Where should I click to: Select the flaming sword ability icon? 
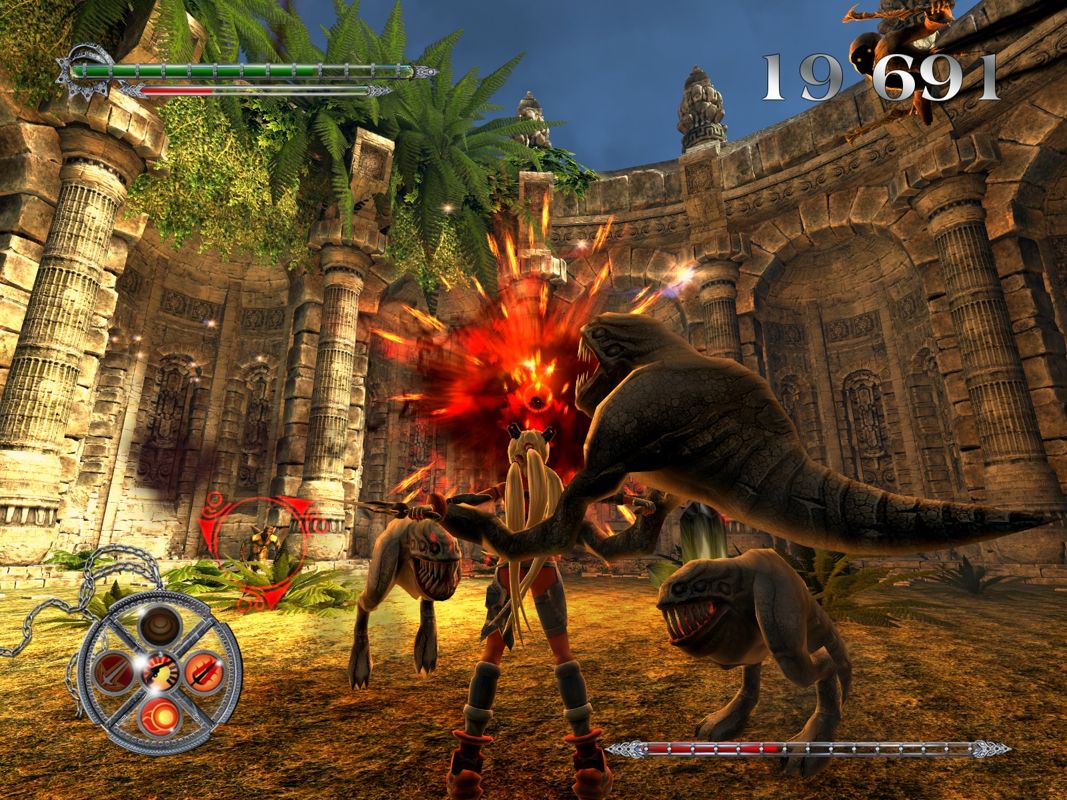pyautogui.click(x=204, y=670)
